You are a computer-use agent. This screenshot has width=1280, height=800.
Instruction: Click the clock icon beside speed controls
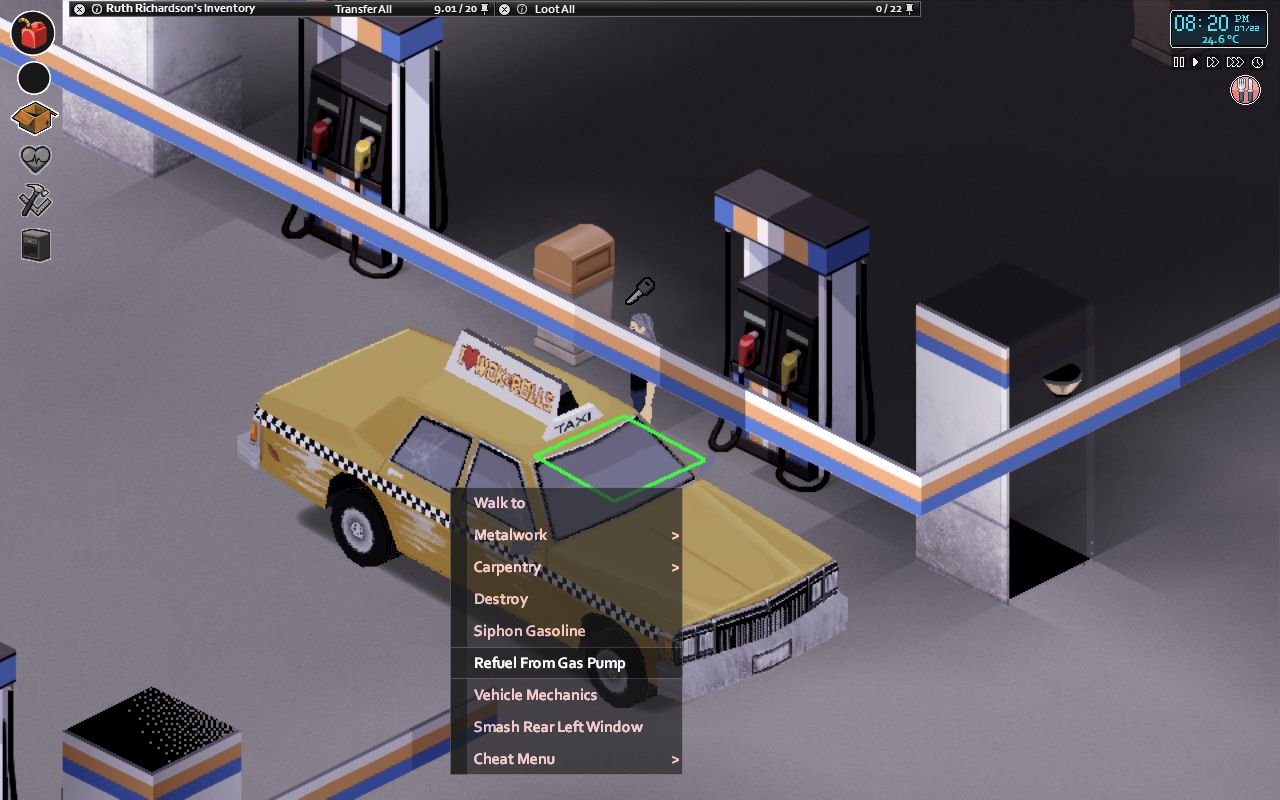coord(1258,62)
